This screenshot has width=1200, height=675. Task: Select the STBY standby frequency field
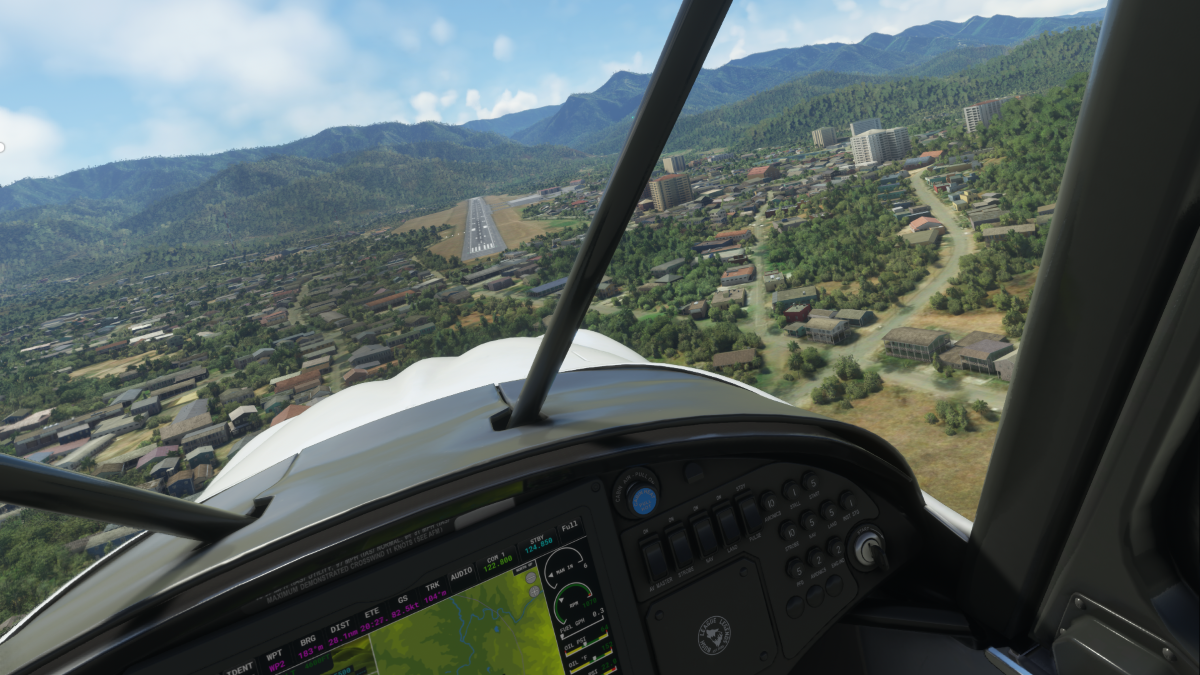538,547
